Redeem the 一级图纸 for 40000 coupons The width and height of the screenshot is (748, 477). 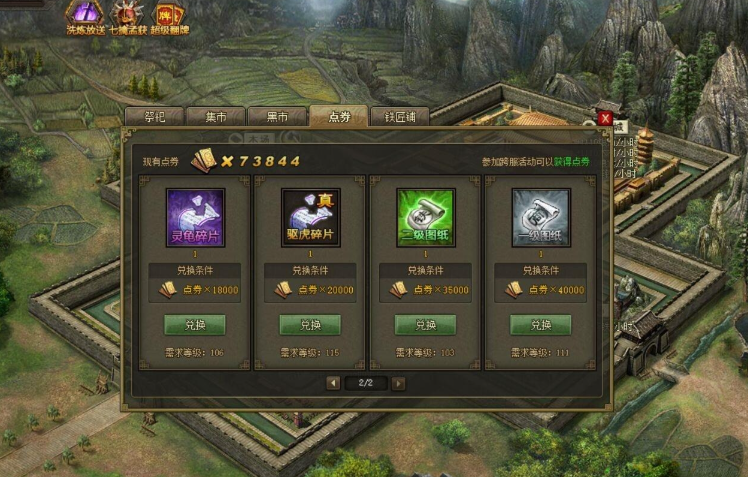[541, 325]
